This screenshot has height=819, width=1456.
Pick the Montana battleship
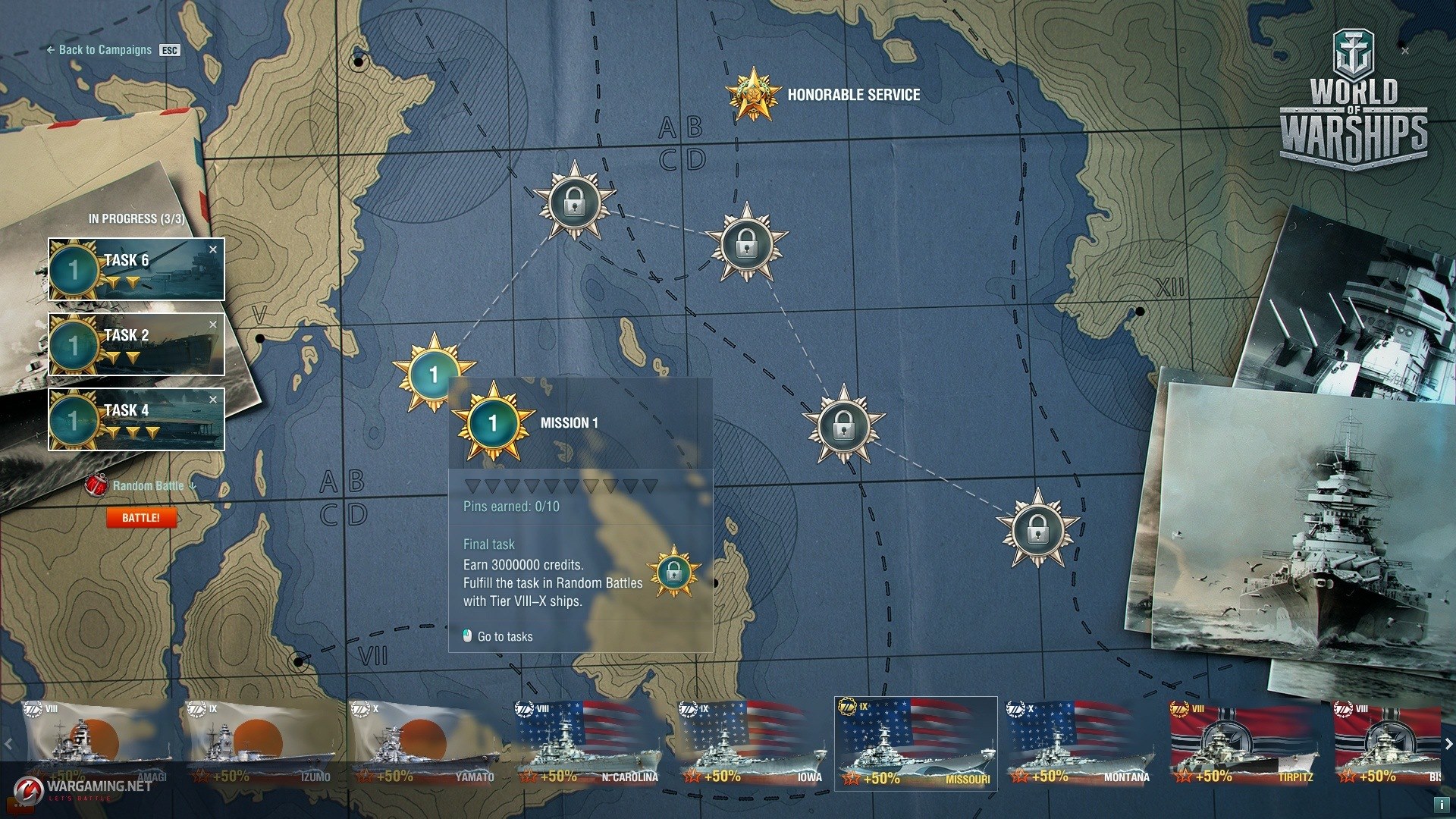click(1079, 743)
